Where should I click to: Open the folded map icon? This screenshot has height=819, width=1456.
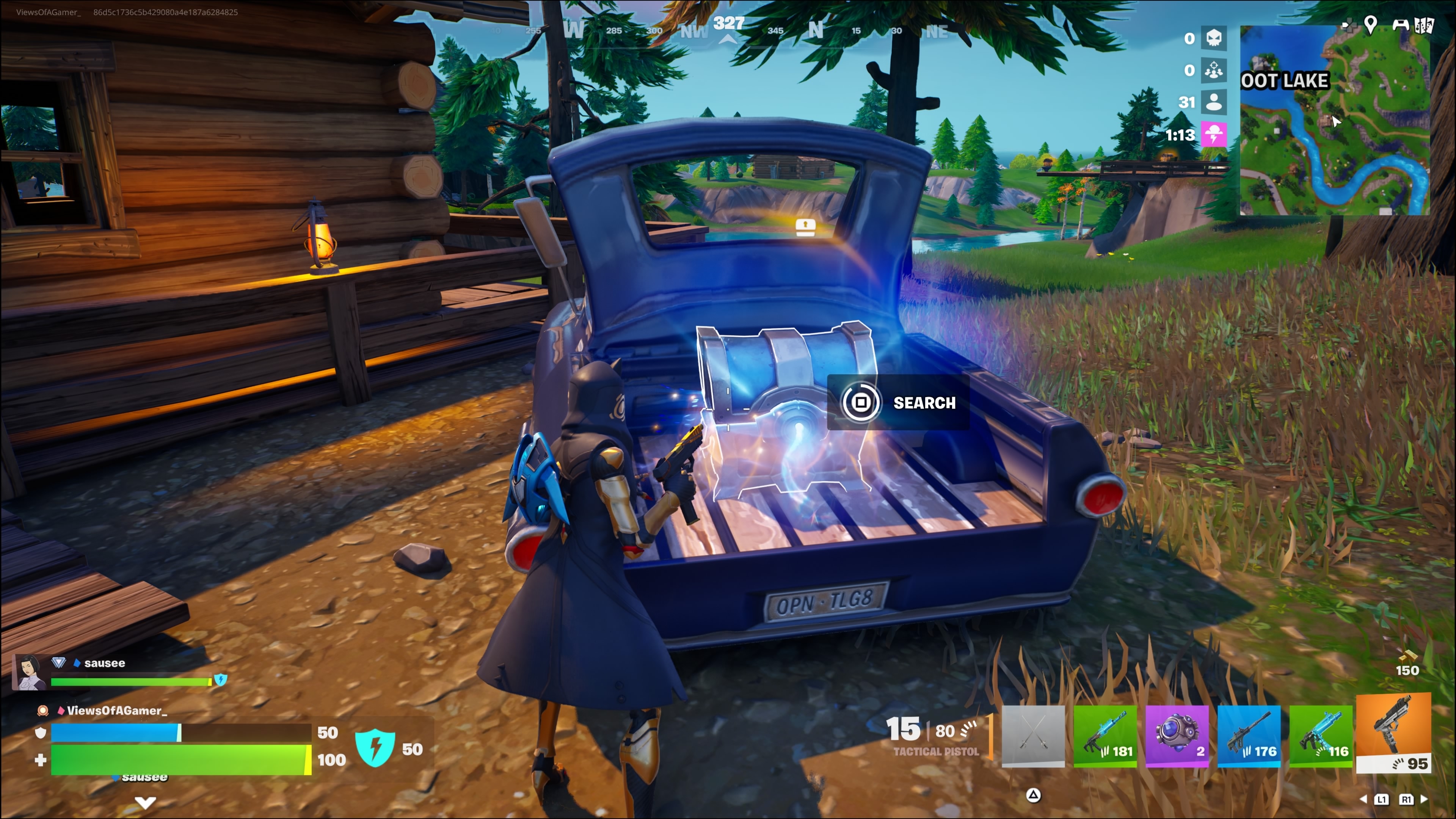click(x=1425, y=25)
